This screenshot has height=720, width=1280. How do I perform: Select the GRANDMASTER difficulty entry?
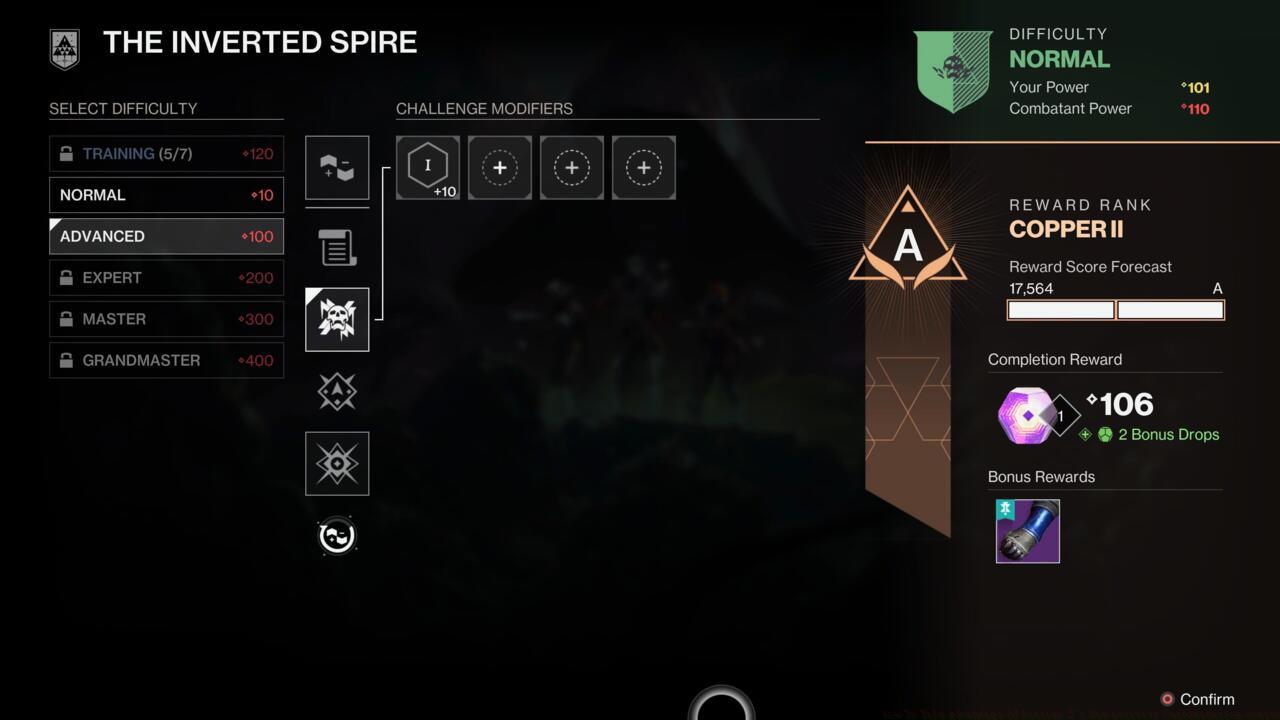pos(165,360)
